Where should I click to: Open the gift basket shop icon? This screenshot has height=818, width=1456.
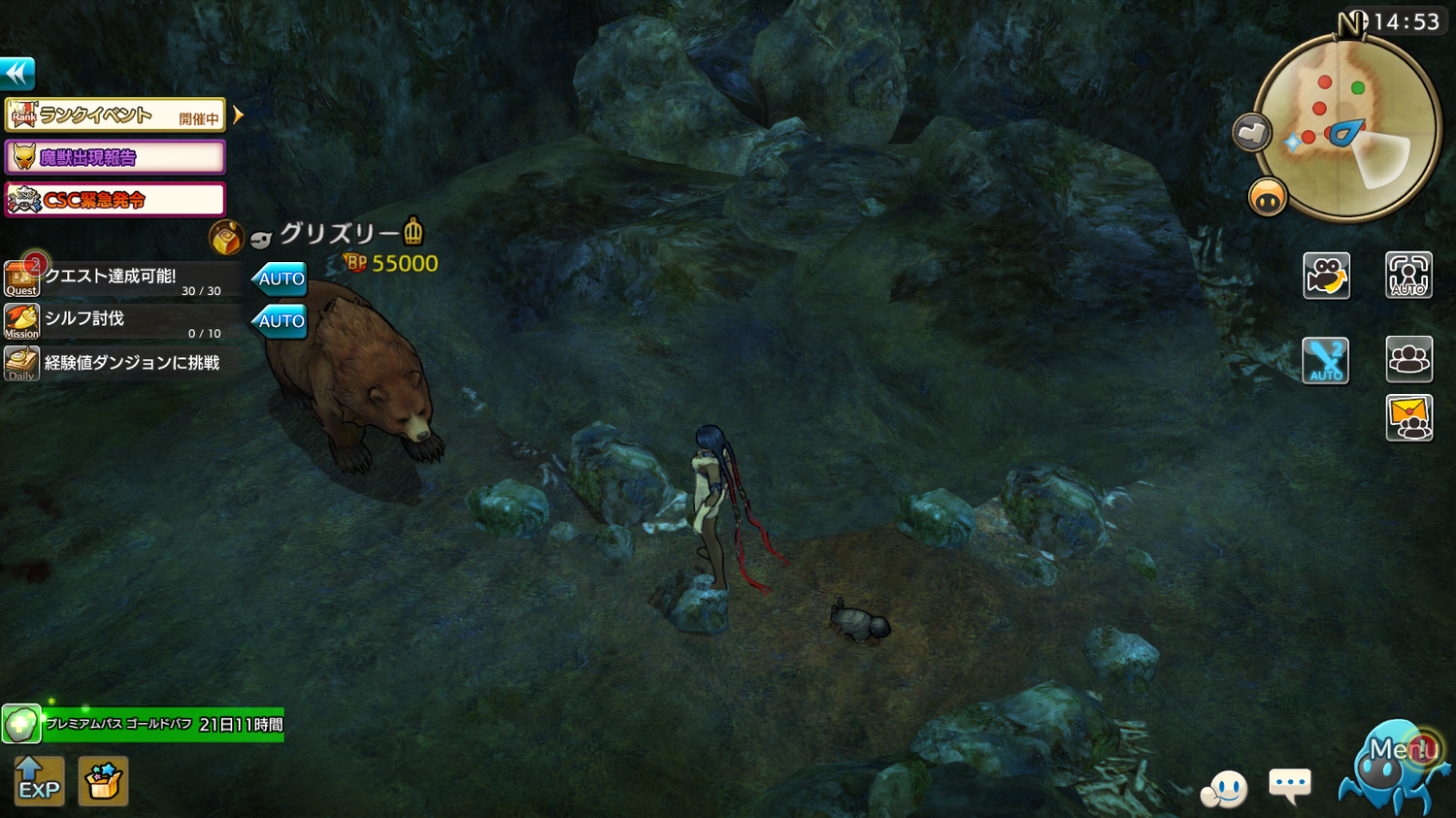tap(103, 781)
